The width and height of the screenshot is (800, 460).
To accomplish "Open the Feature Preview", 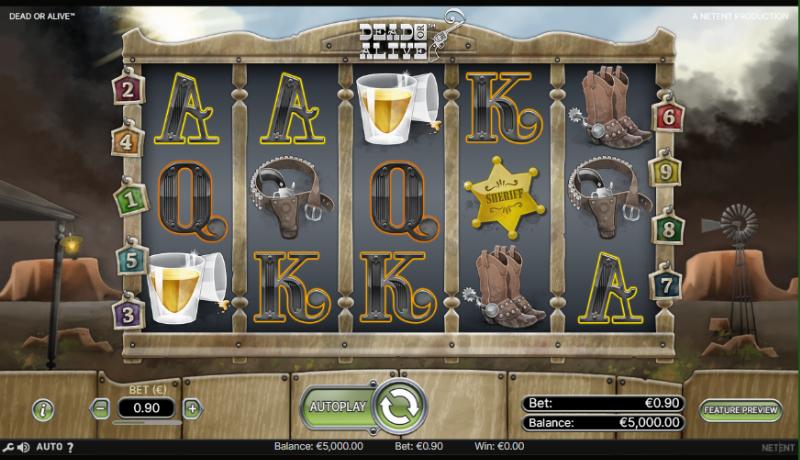I will click(x=741, y=410).
